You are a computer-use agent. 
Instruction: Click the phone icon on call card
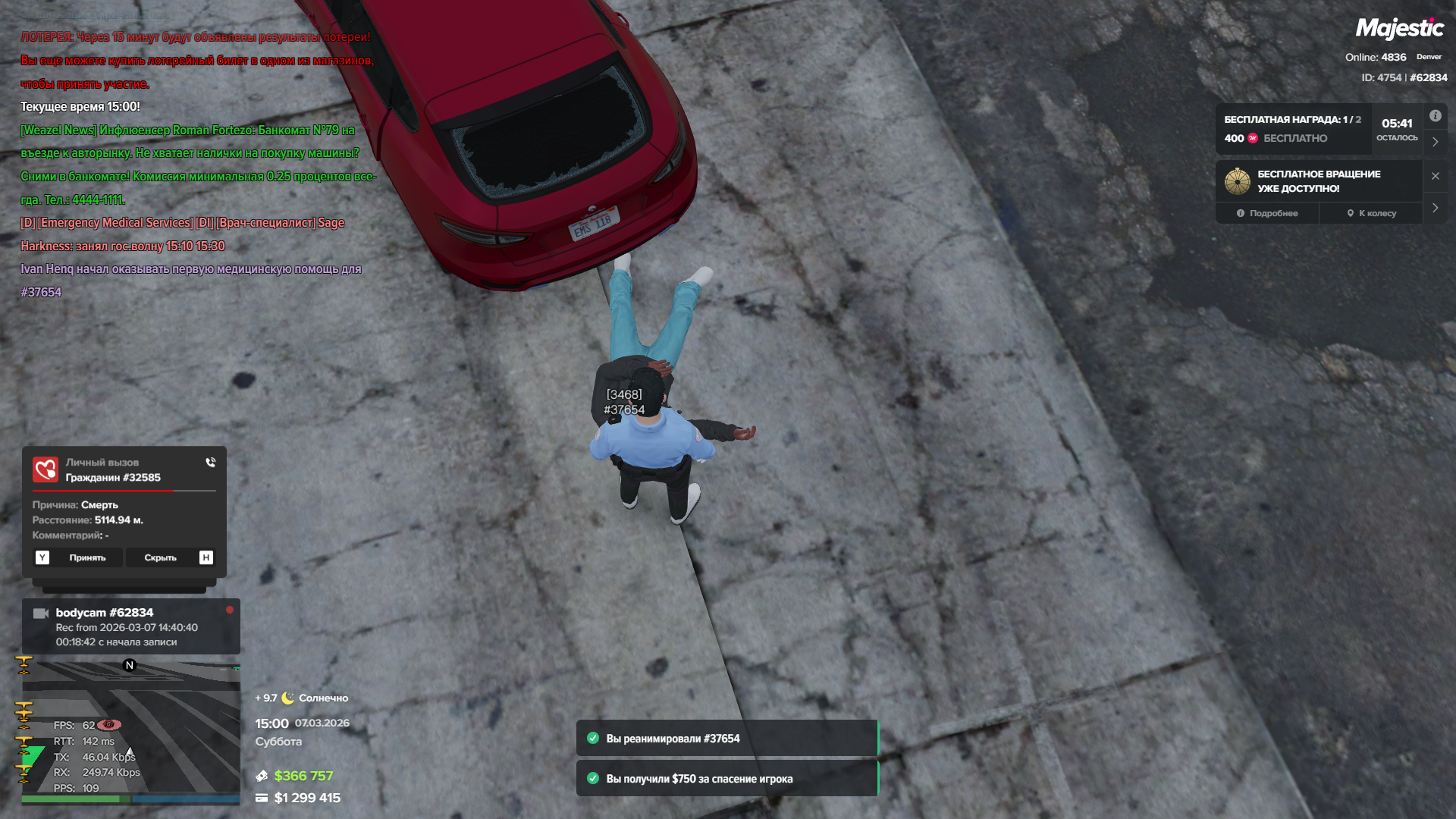click(x=210, y=462)
